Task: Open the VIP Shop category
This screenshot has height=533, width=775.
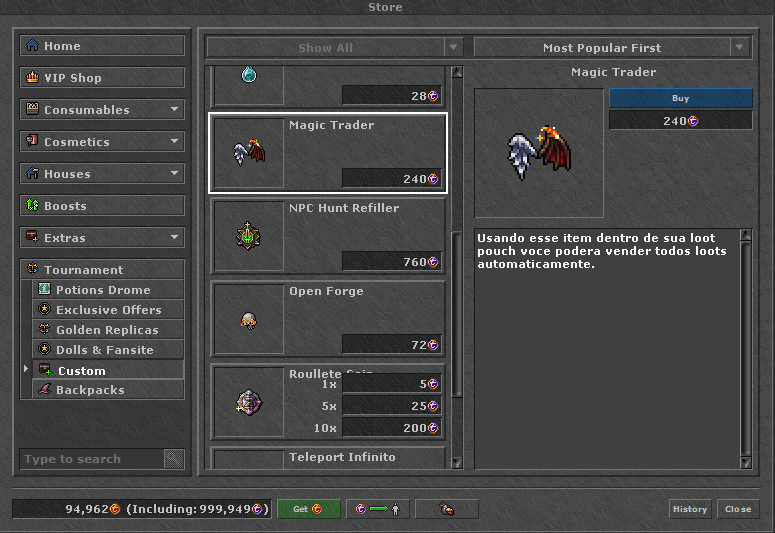Action: pos(102,78)
